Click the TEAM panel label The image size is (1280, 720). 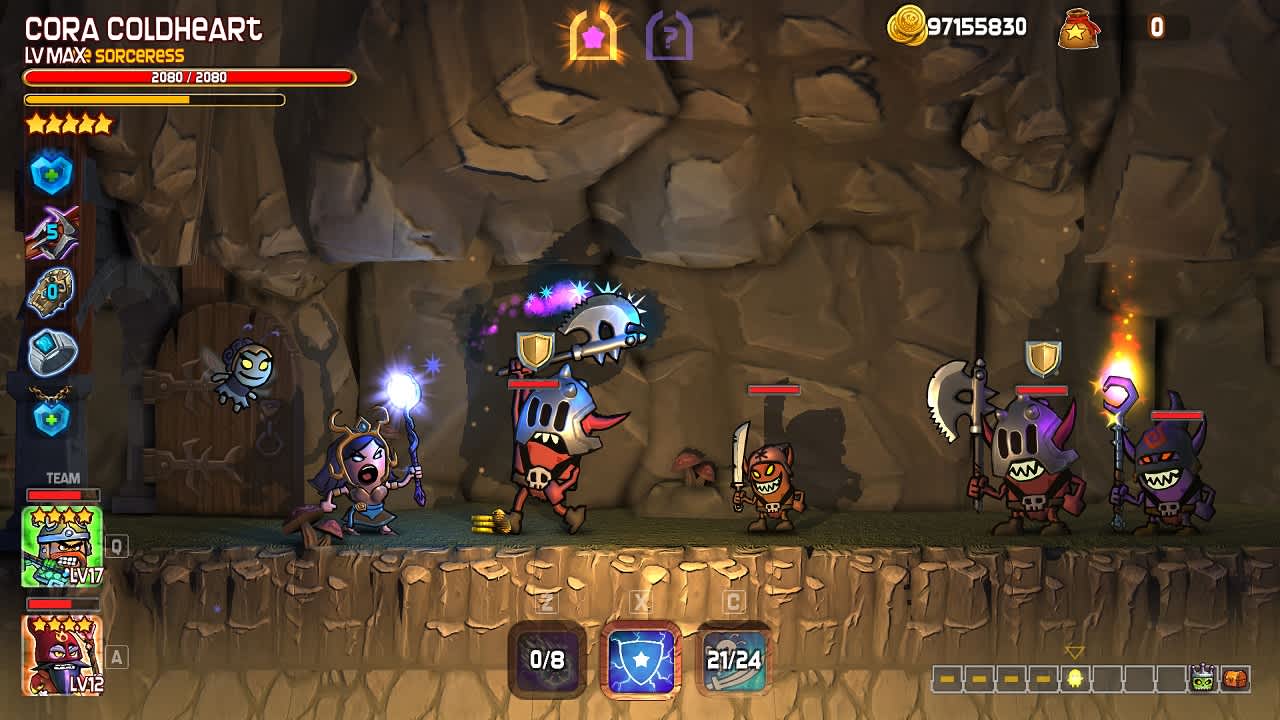pyautogui.click(x=62, y=476)
